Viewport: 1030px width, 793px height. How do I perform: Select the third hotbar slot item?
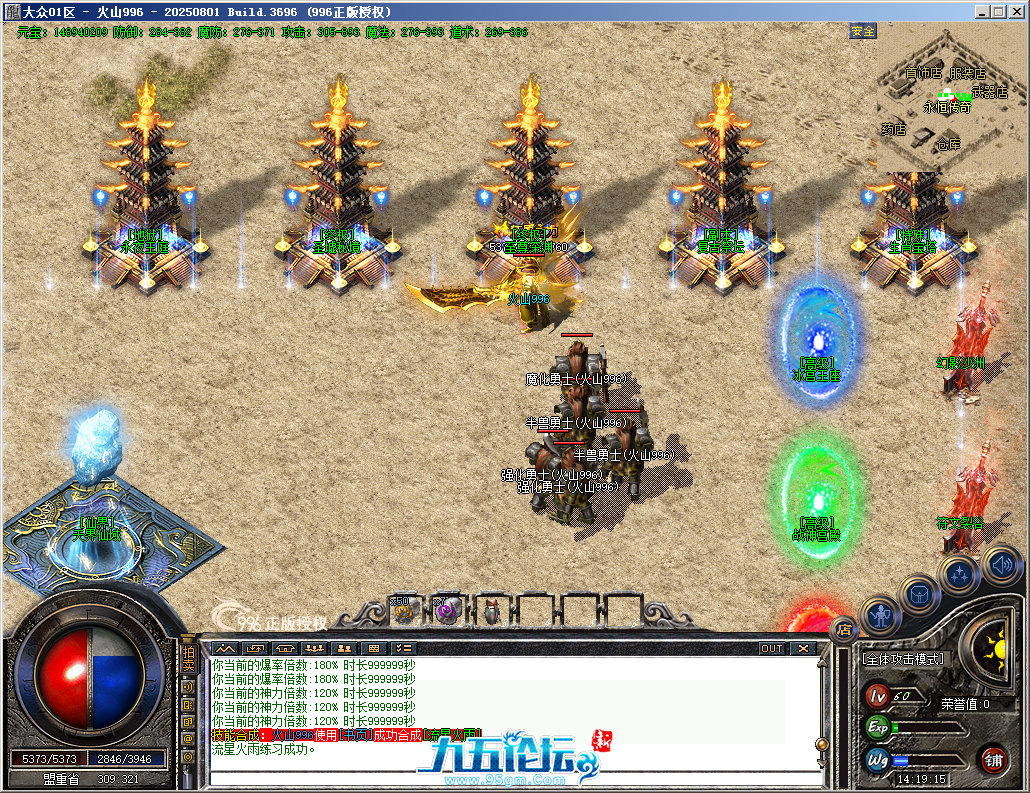[x=491, y=608]
